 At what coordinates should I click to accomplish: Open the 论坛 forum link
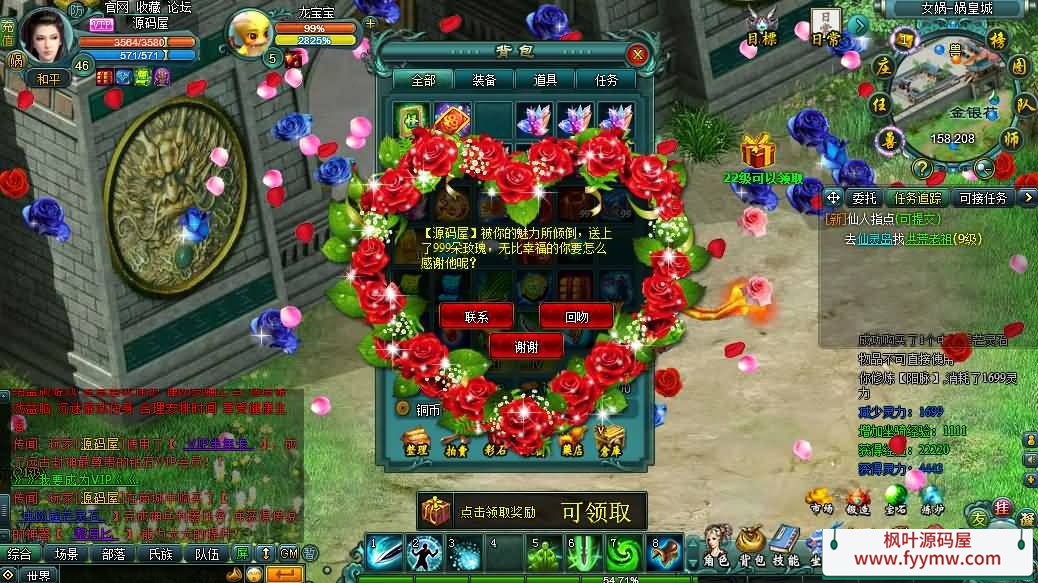point(180,7)
